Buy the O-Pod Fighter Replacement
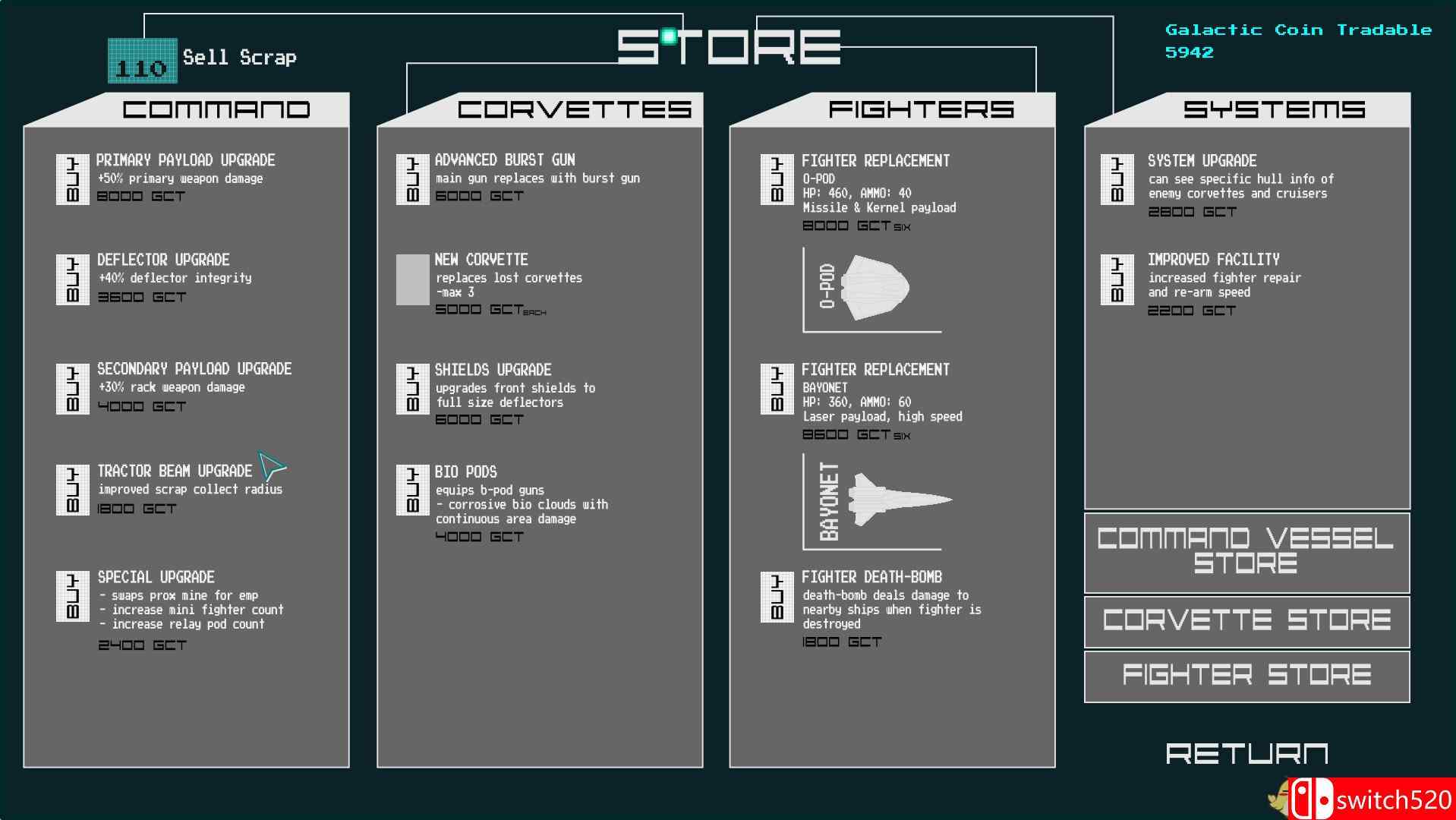 [x=776, y=180]
